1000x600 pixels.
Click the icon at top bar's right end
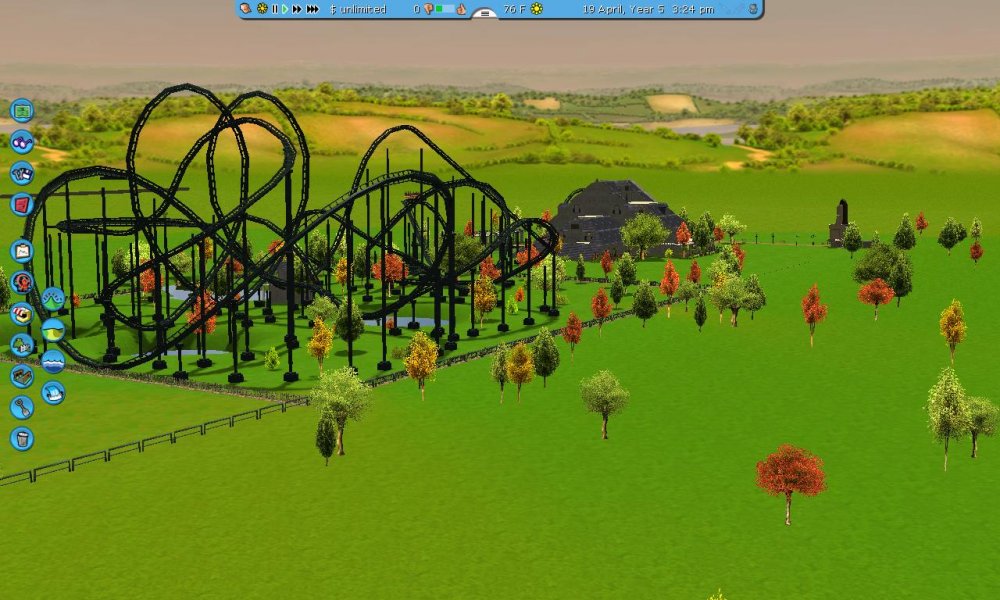752,9
